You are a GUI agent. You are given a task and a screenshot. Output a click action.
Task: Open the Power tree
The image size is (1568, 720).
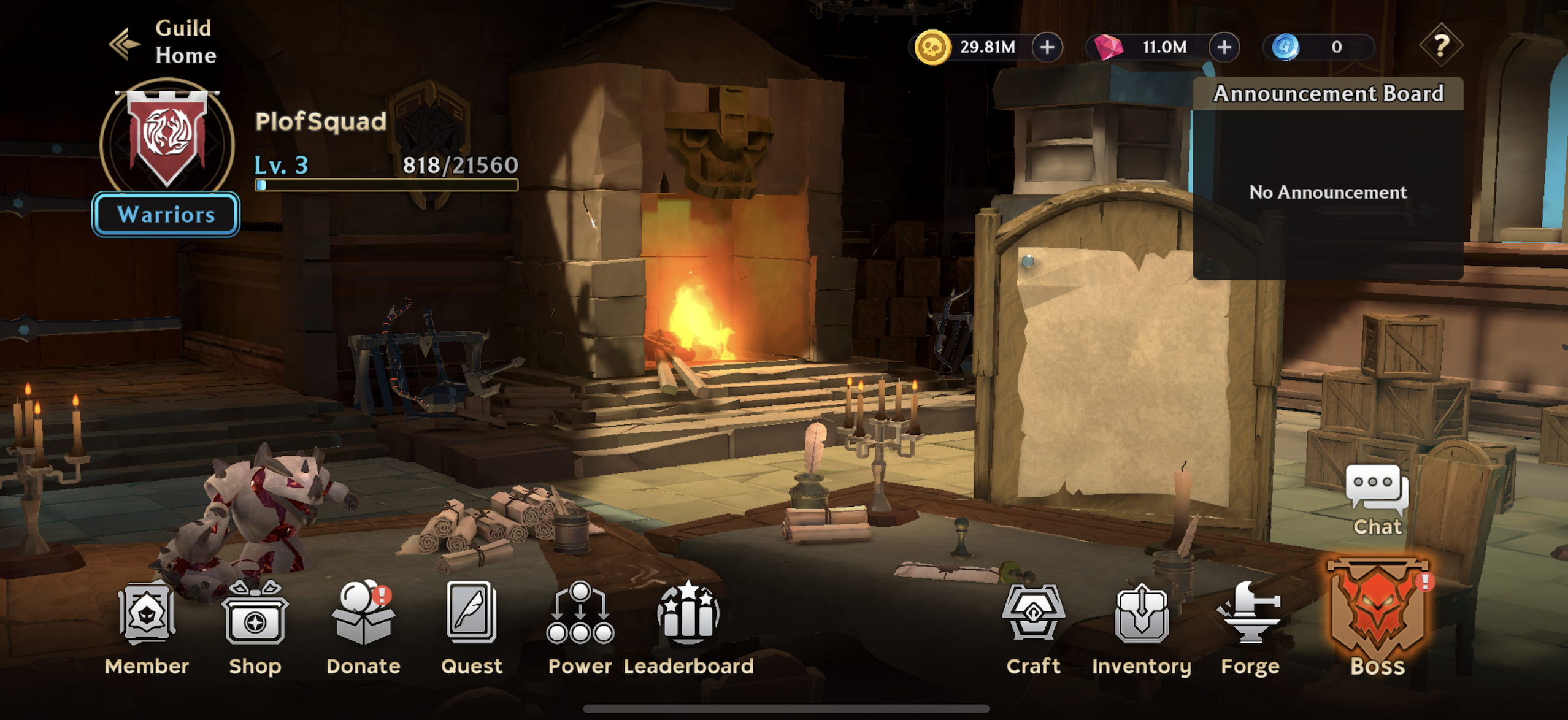pos(580,627)
